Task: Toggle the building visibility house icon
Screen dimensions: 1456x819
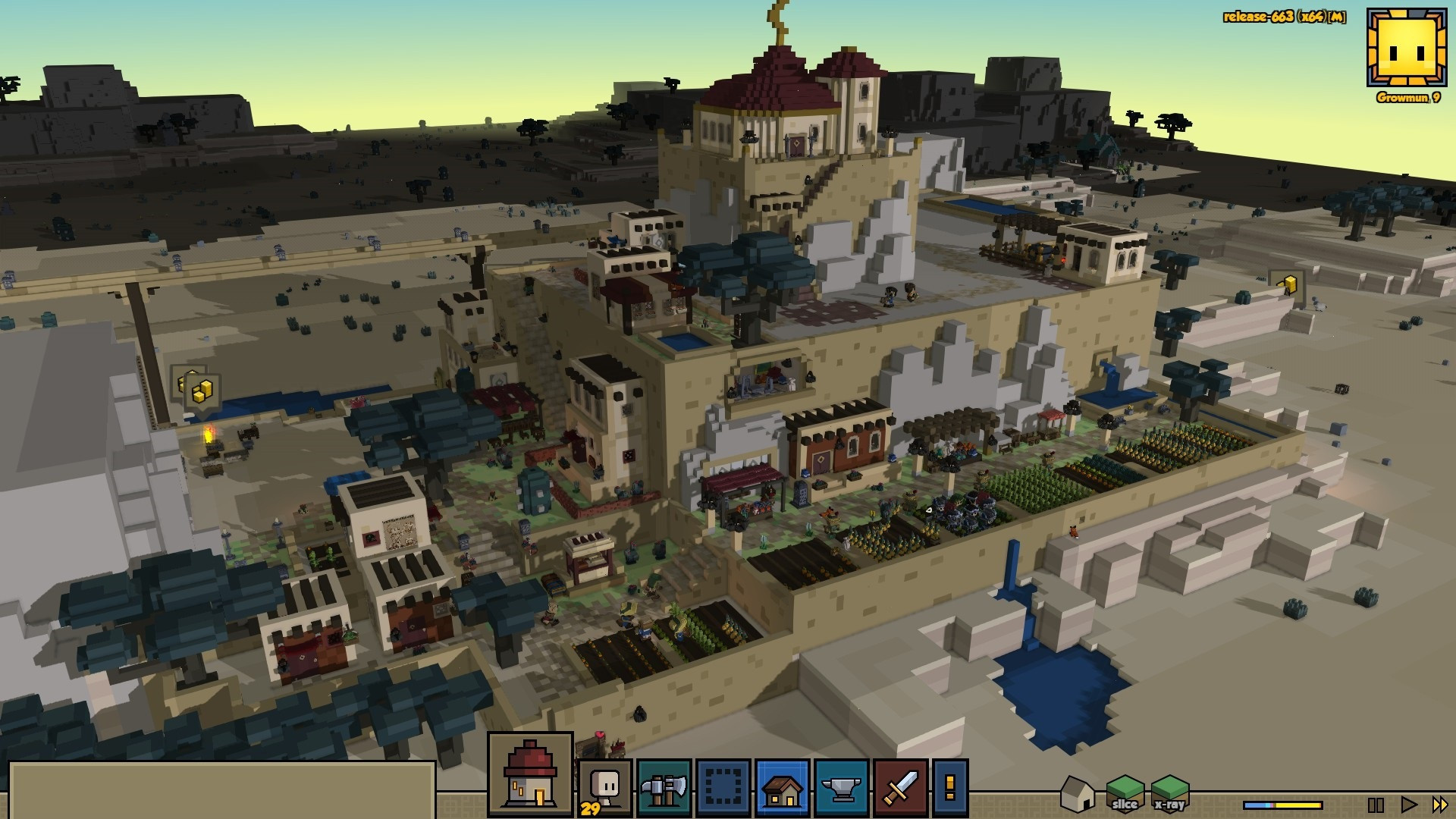Action: point(1077,794)
